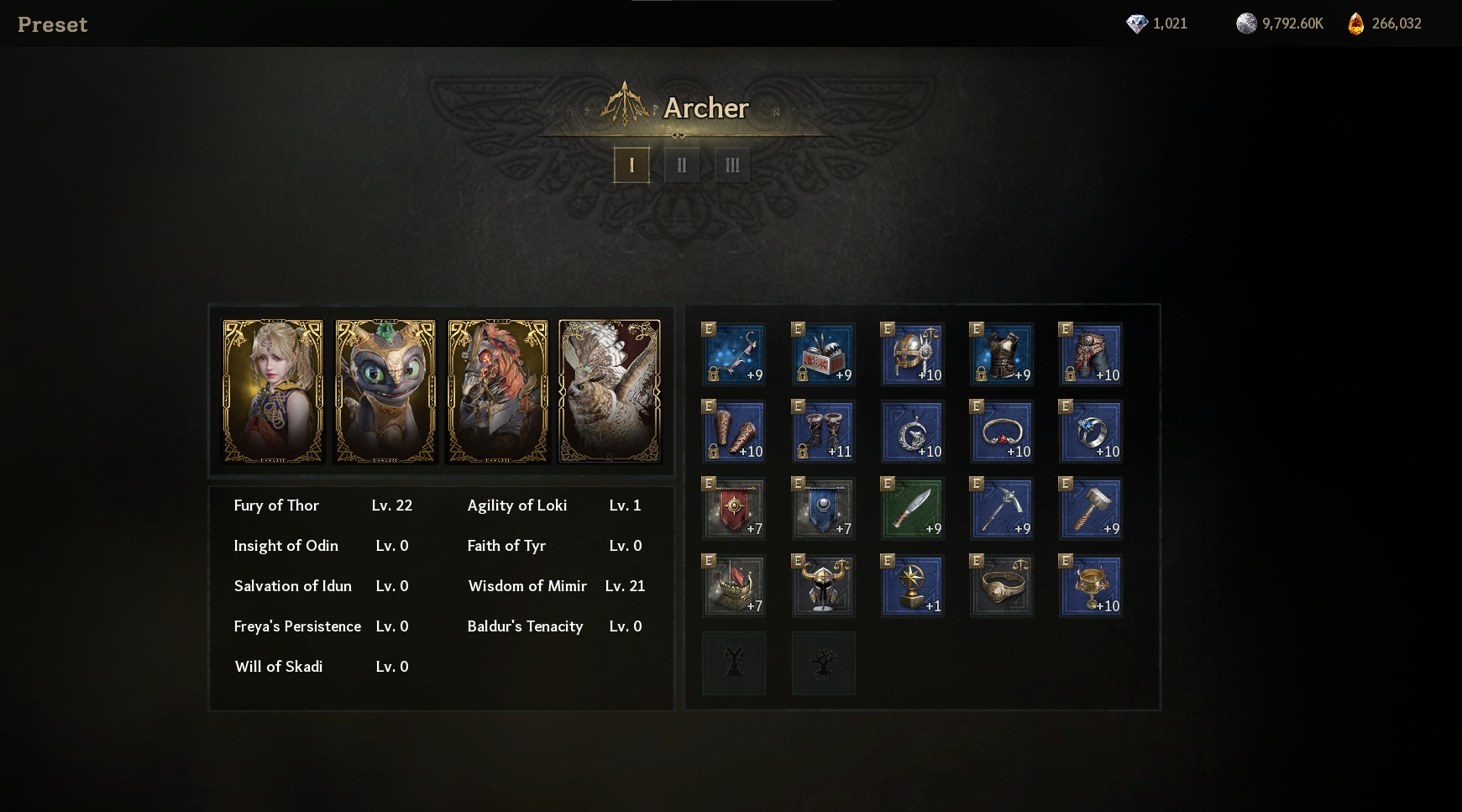Pick the armored horse mount card
Viewport: 1462px width, 812px height.
point(498,391)
